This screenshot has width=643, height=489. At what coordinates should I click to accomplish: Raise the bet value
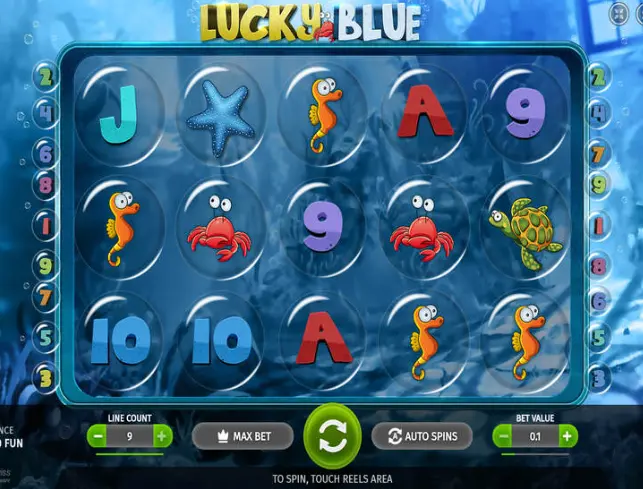click(x=568, y=436)
